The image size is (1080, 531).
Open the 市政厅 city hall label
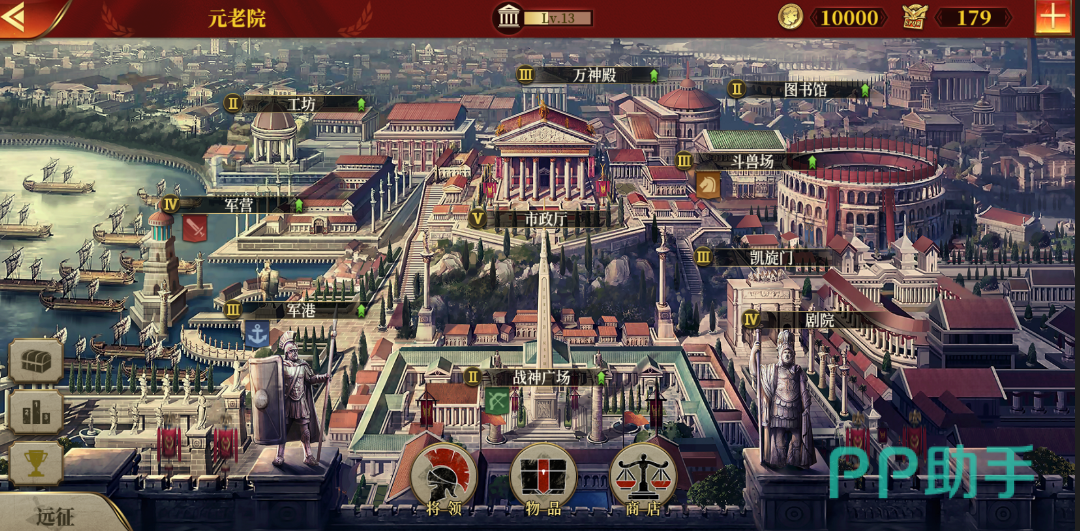[x=545, y=218]
